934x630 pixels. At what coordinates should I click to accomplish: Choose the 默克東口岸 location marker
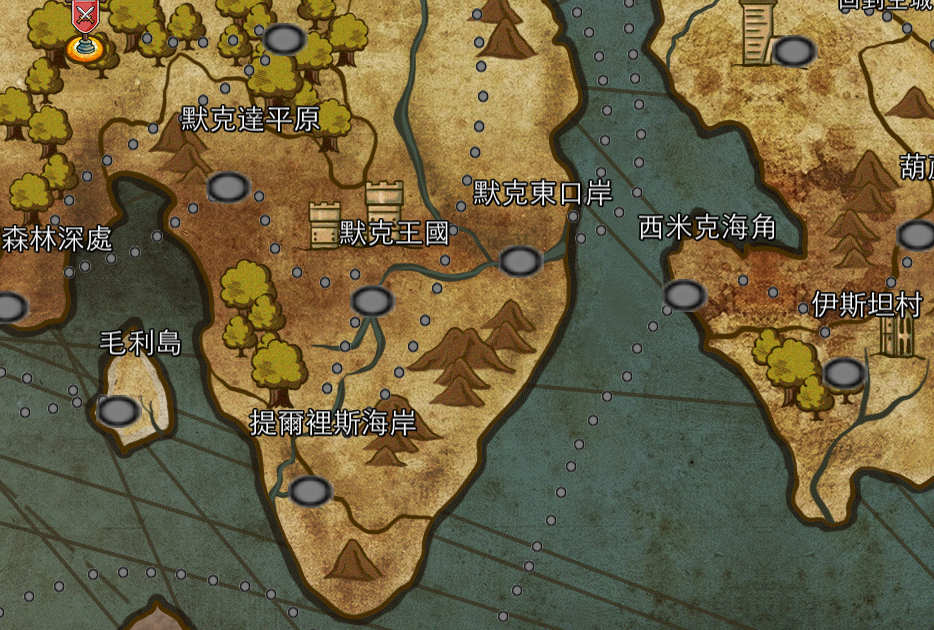pos(520,262)
